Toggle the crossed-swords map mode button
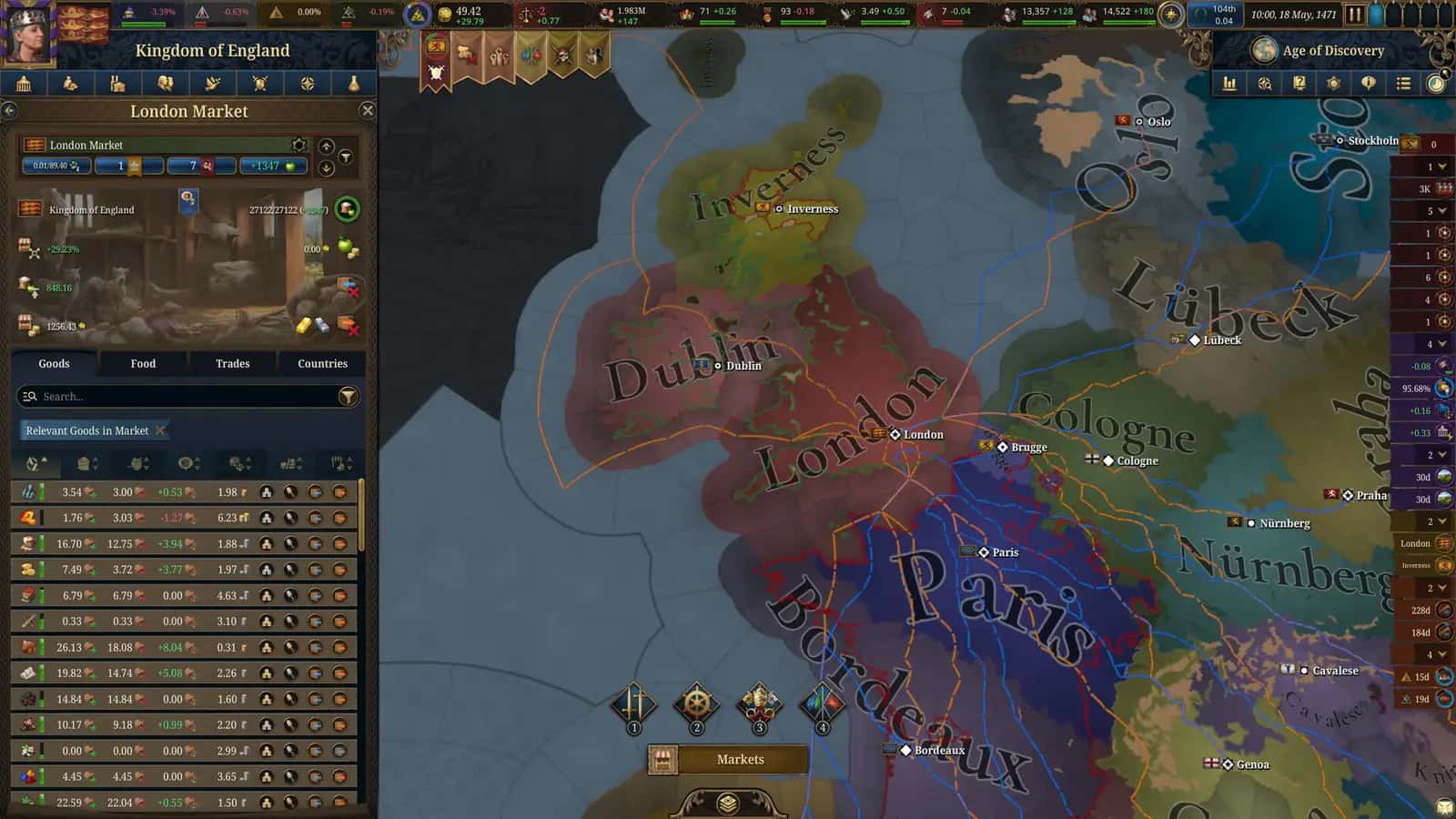Image resolution: width=1456 pixels, height=819 pixels. tap(634, 701)
